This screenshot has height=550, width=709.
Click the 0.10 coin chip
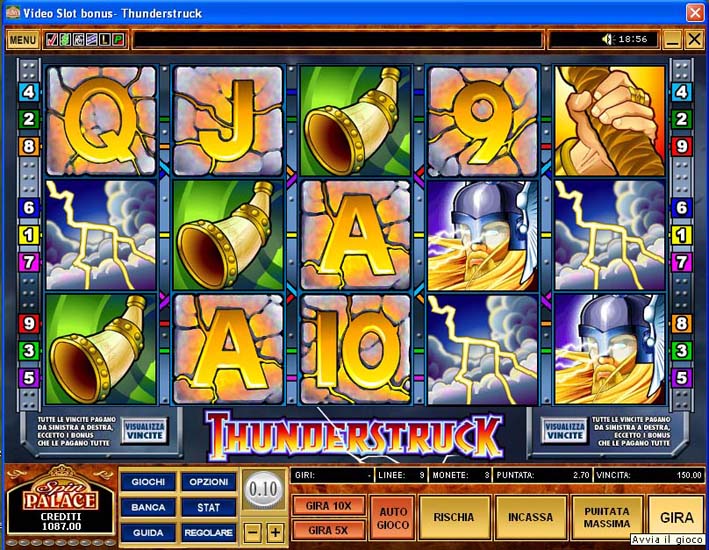[x=263, y=491]
